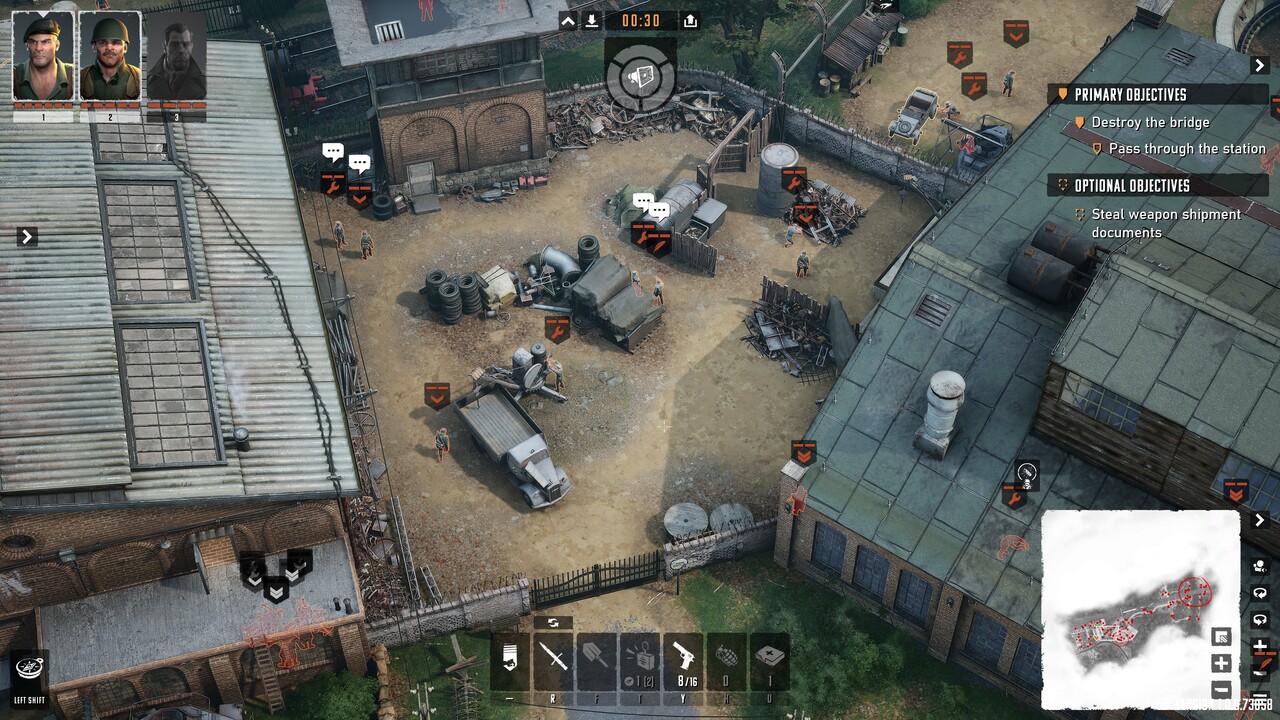Use the first aid kit slot

(x=770, y=658)
